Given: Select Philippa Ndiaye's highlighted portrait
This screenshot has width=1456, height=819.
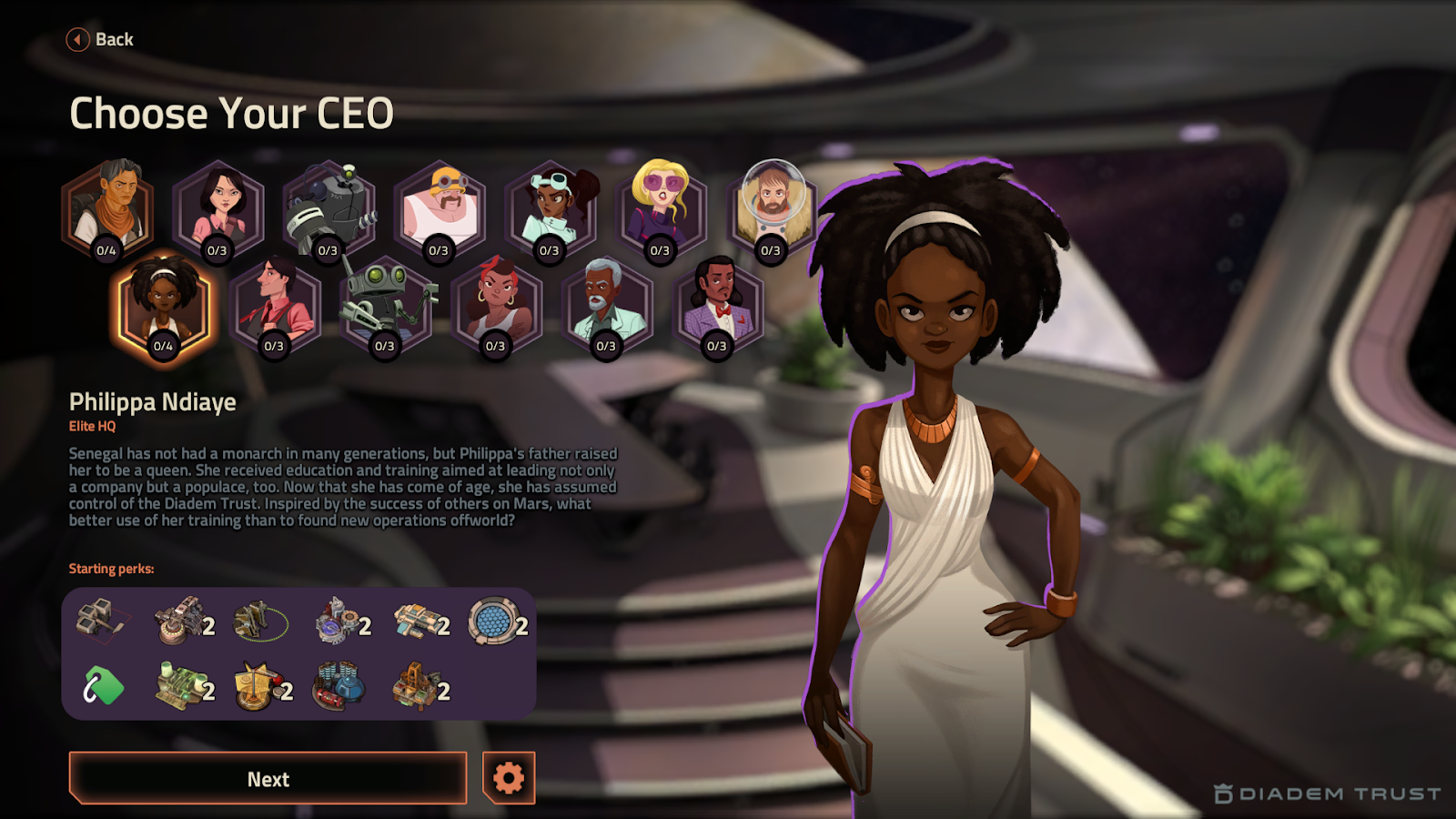Looking at the screenshot, I should tap(164, 305).
